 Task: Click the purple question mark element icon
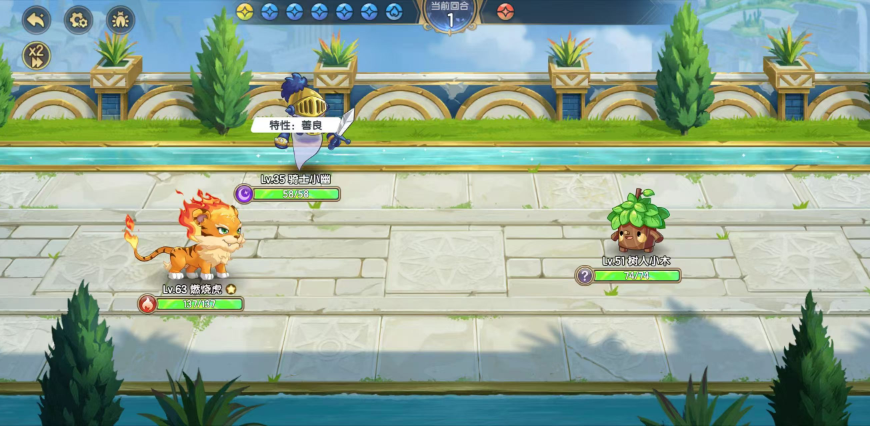click(x=585, y=276)
